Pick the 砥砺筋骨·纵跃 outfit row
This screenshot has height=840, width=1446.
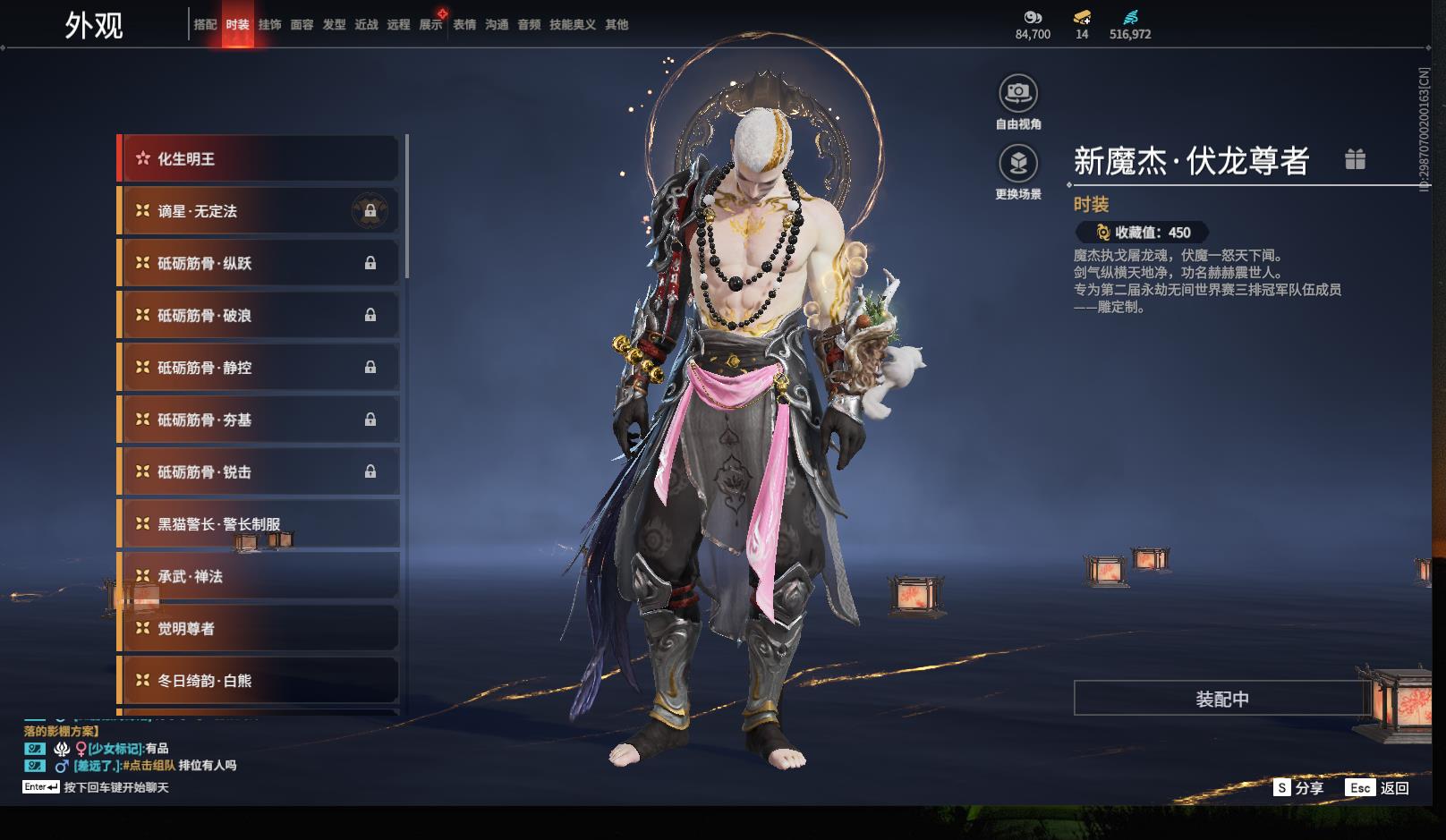(x=259, y=263)
